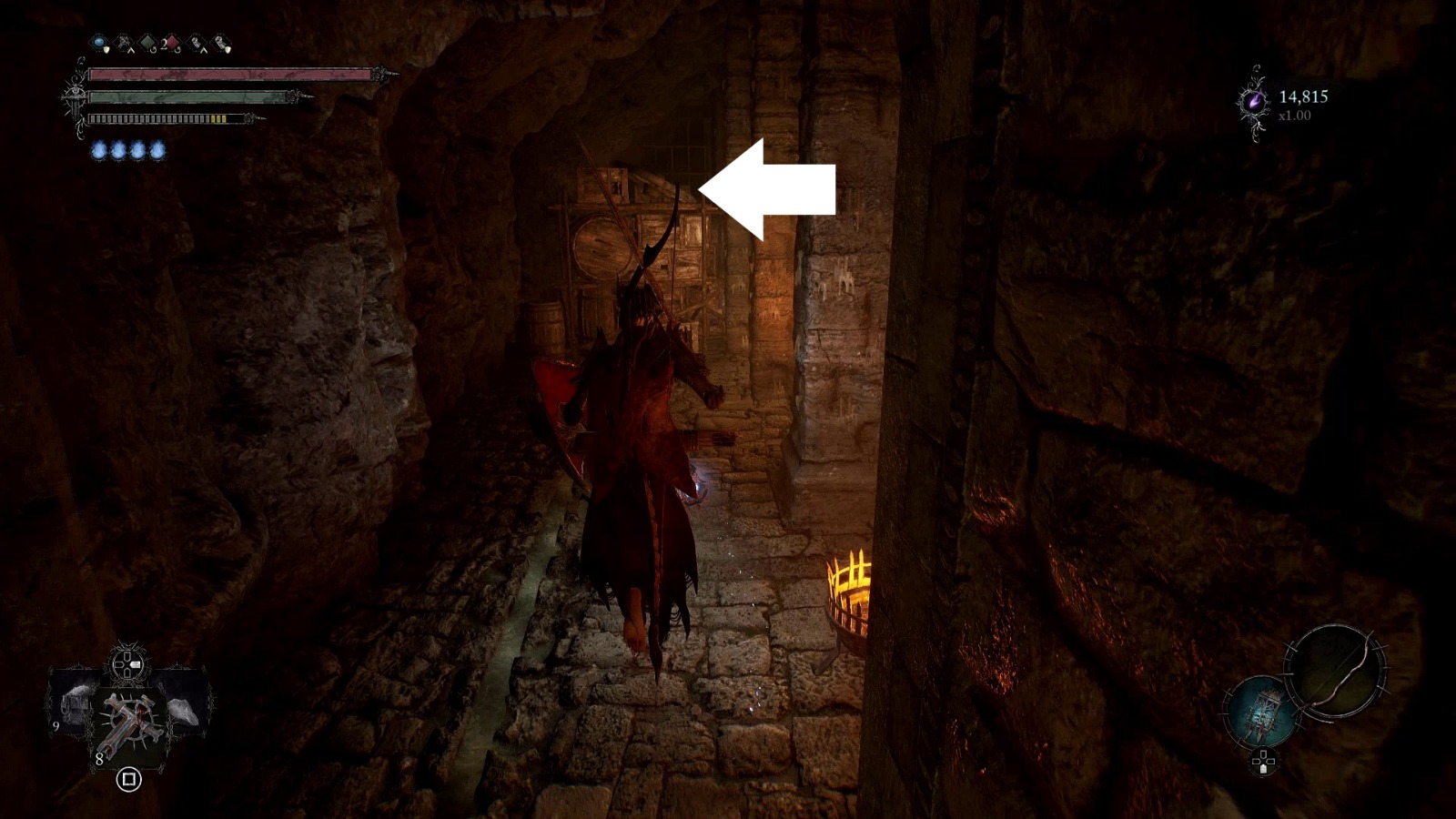Click the right d-pad direction indicator
Viewport: 1456px width, 819px height.
(x=137, y=663)
